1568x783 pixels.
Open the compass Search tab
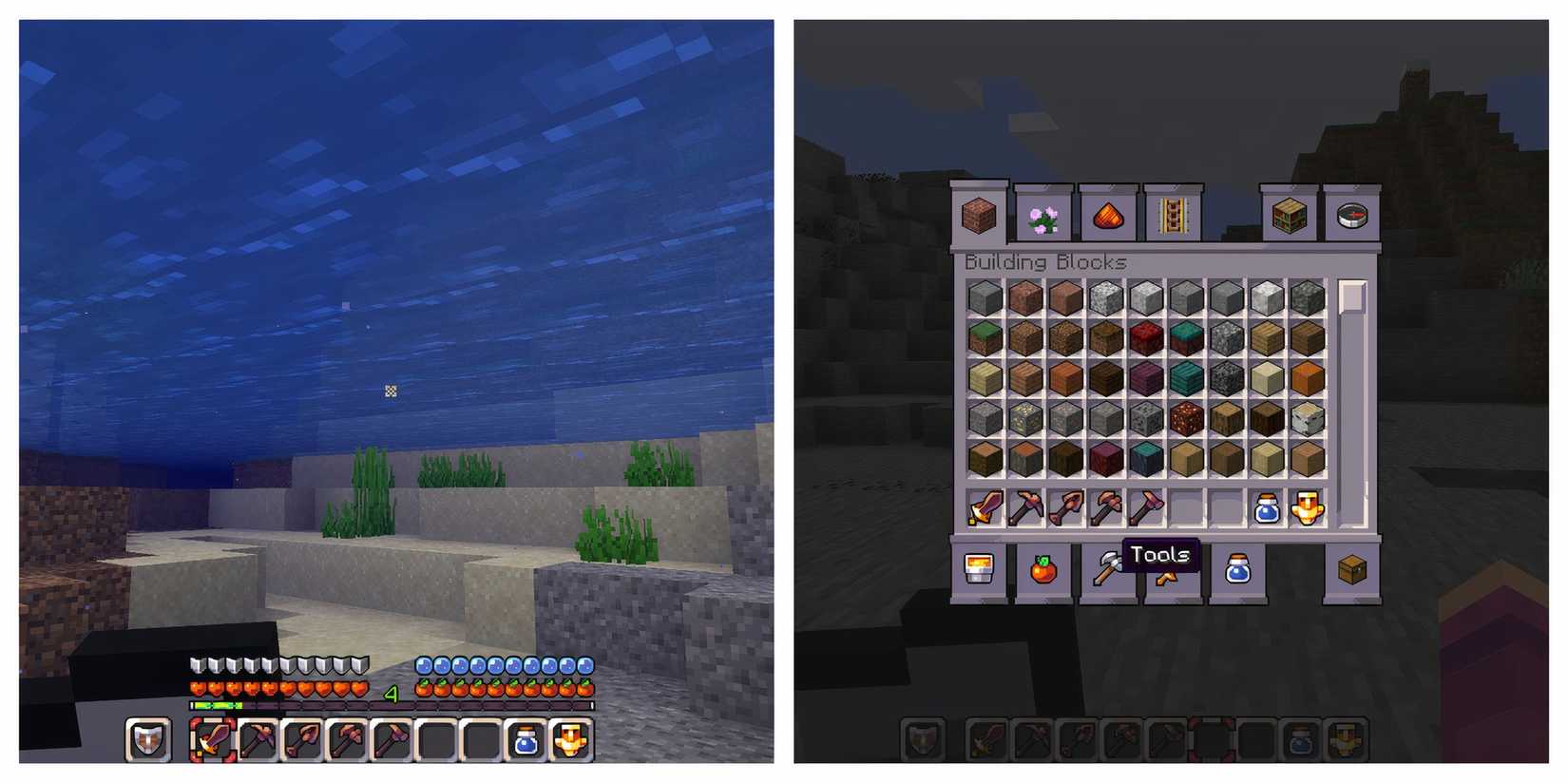pyautogui.click(x=1352, y=217)
